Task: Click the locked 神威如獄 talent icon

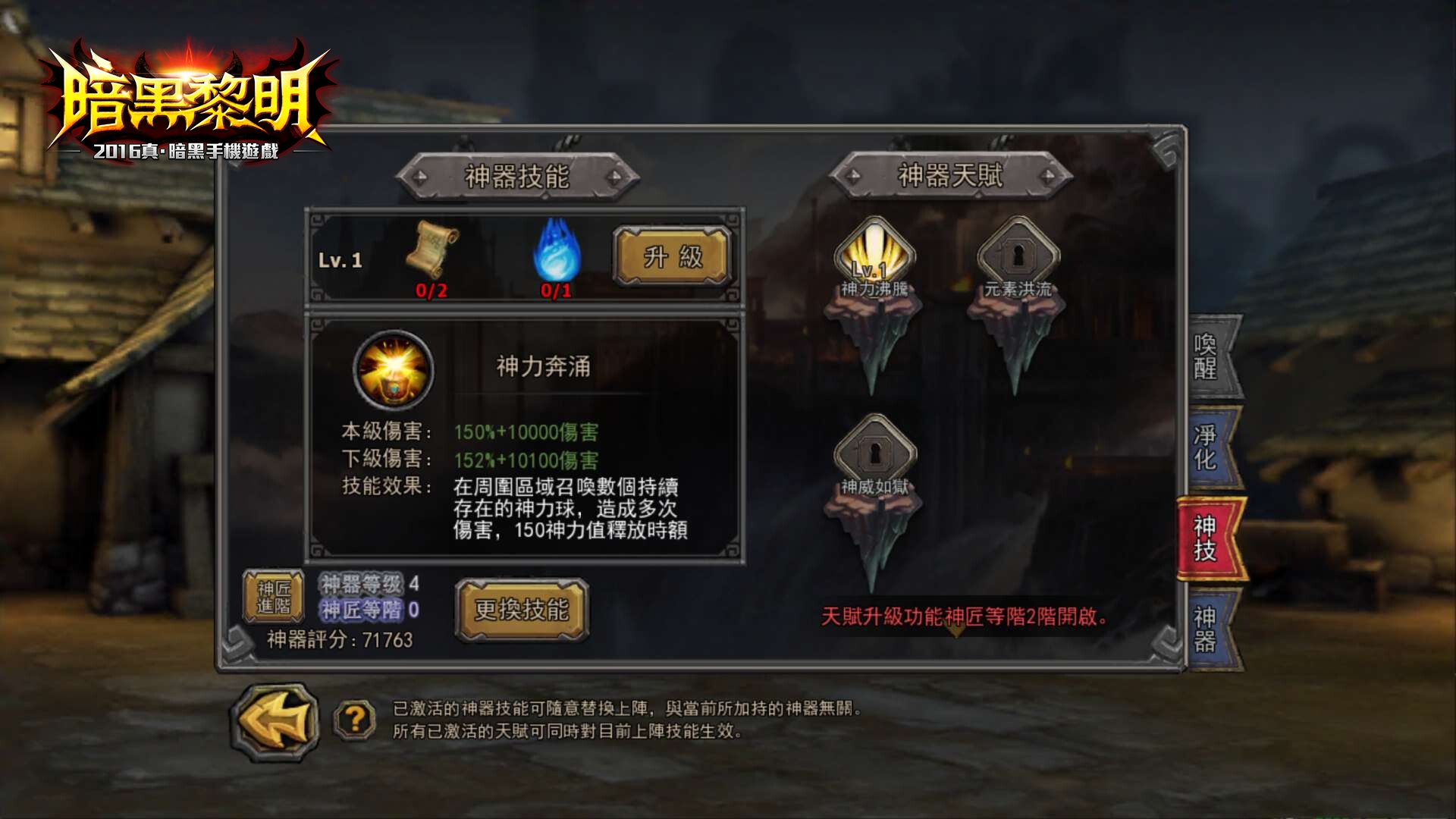Action: pyautogui.click(x=876, y=450)
